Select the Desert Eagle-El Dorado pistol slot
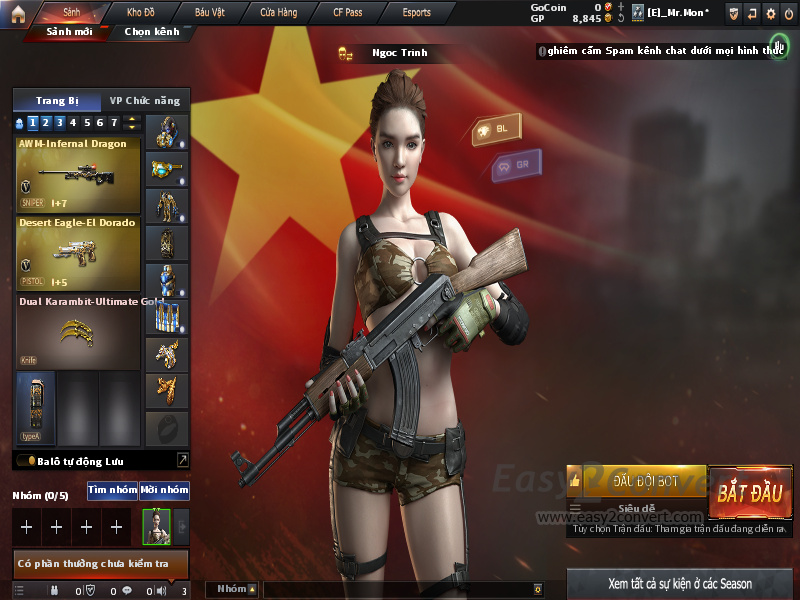This screenshot has height=600, width=800. coord(76,251)
